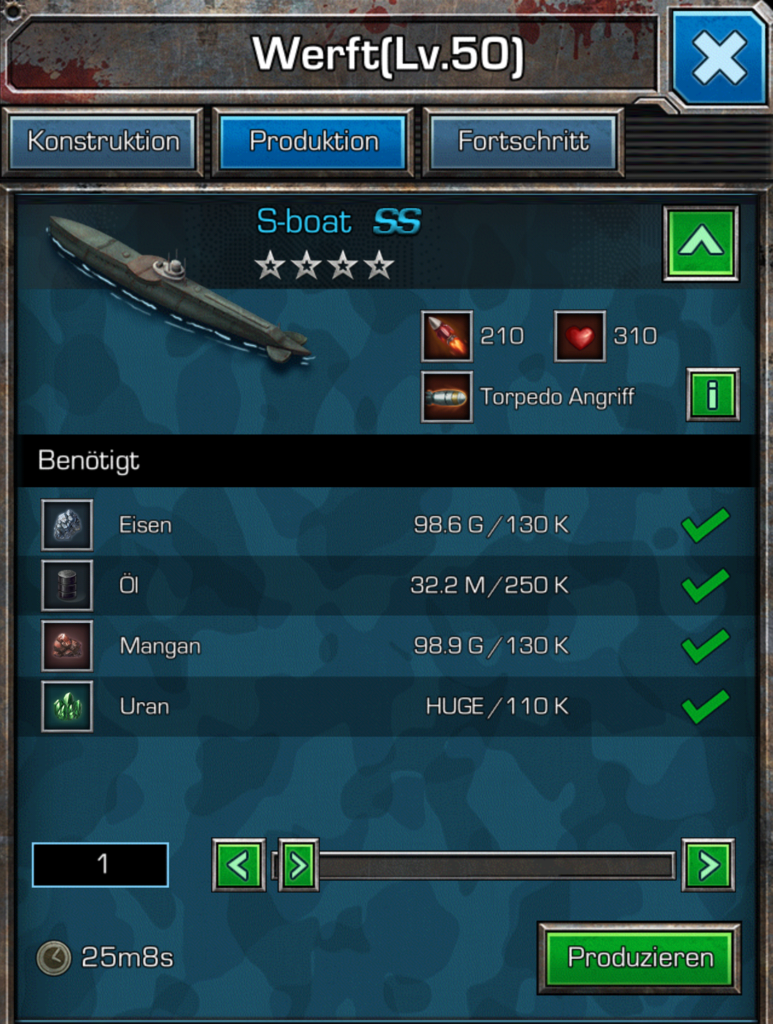Click the quantity slider handle
The width and height of the screenshot is (773, 1024).
point(298,865)
